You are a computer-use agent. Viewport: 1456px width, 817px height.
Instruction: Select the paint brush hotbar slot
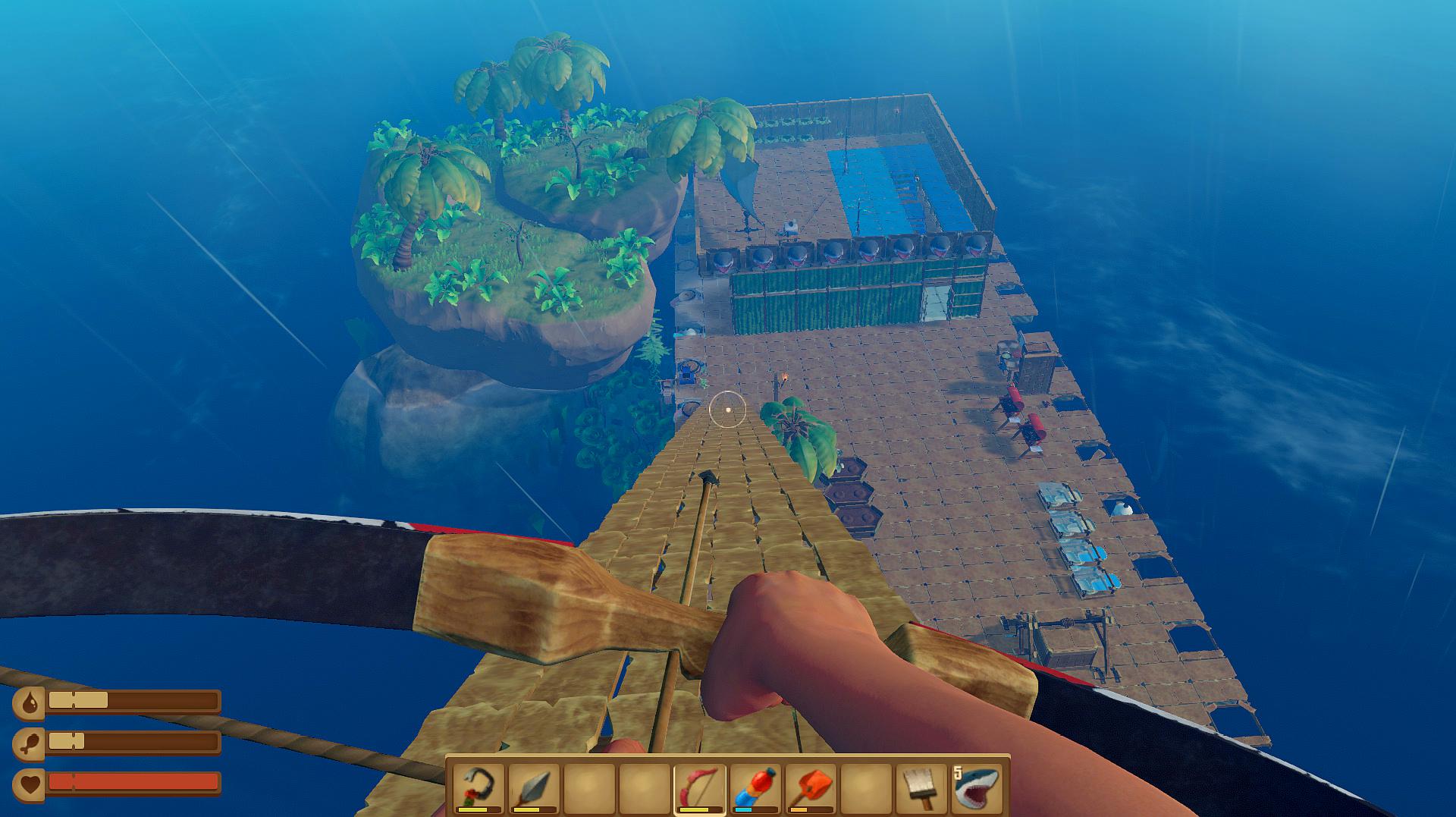pyautogui.click(x=921, y=788)
